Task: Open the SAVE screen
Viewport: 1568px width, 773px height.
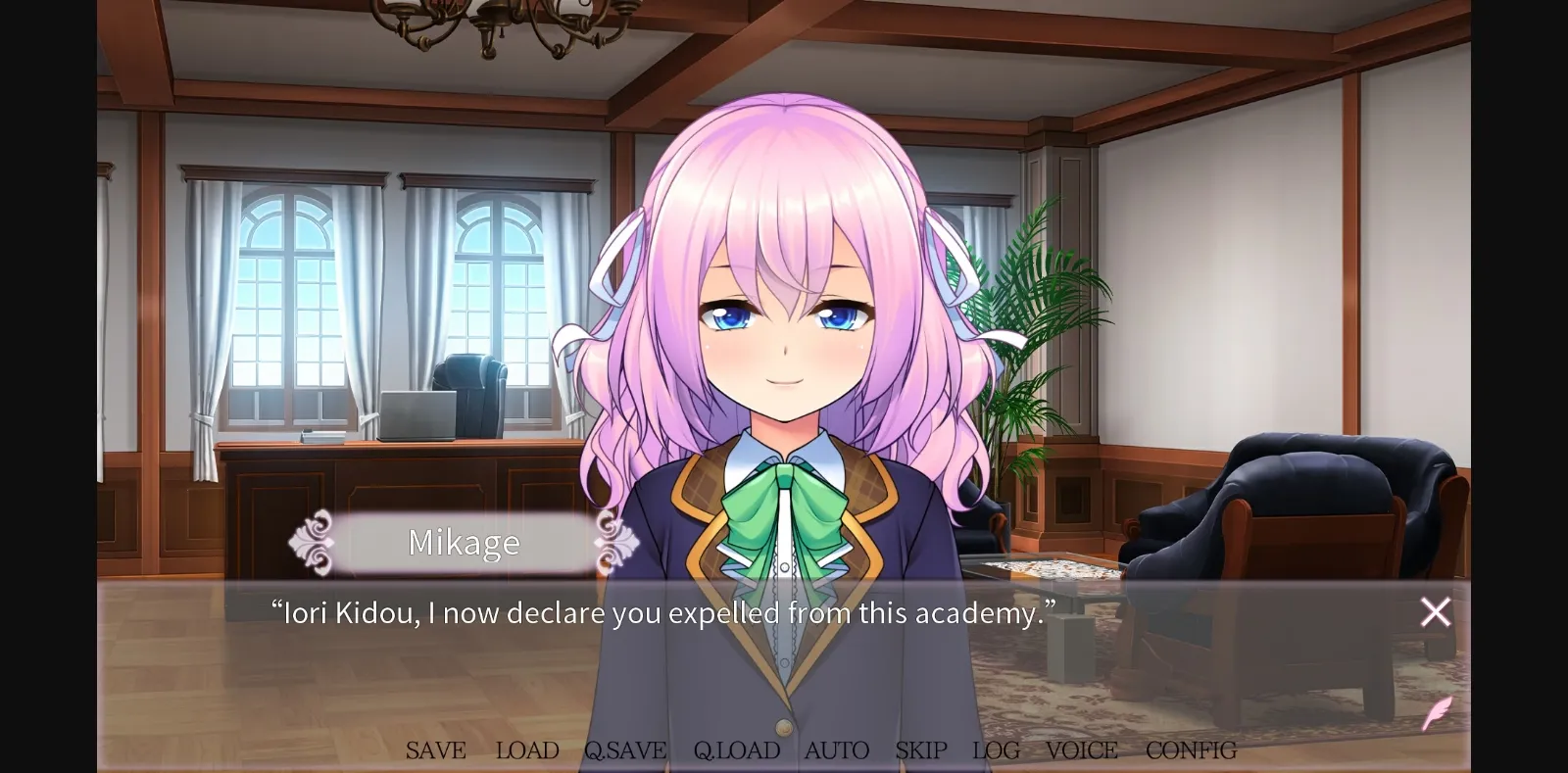Action: [x=435, y=749]
